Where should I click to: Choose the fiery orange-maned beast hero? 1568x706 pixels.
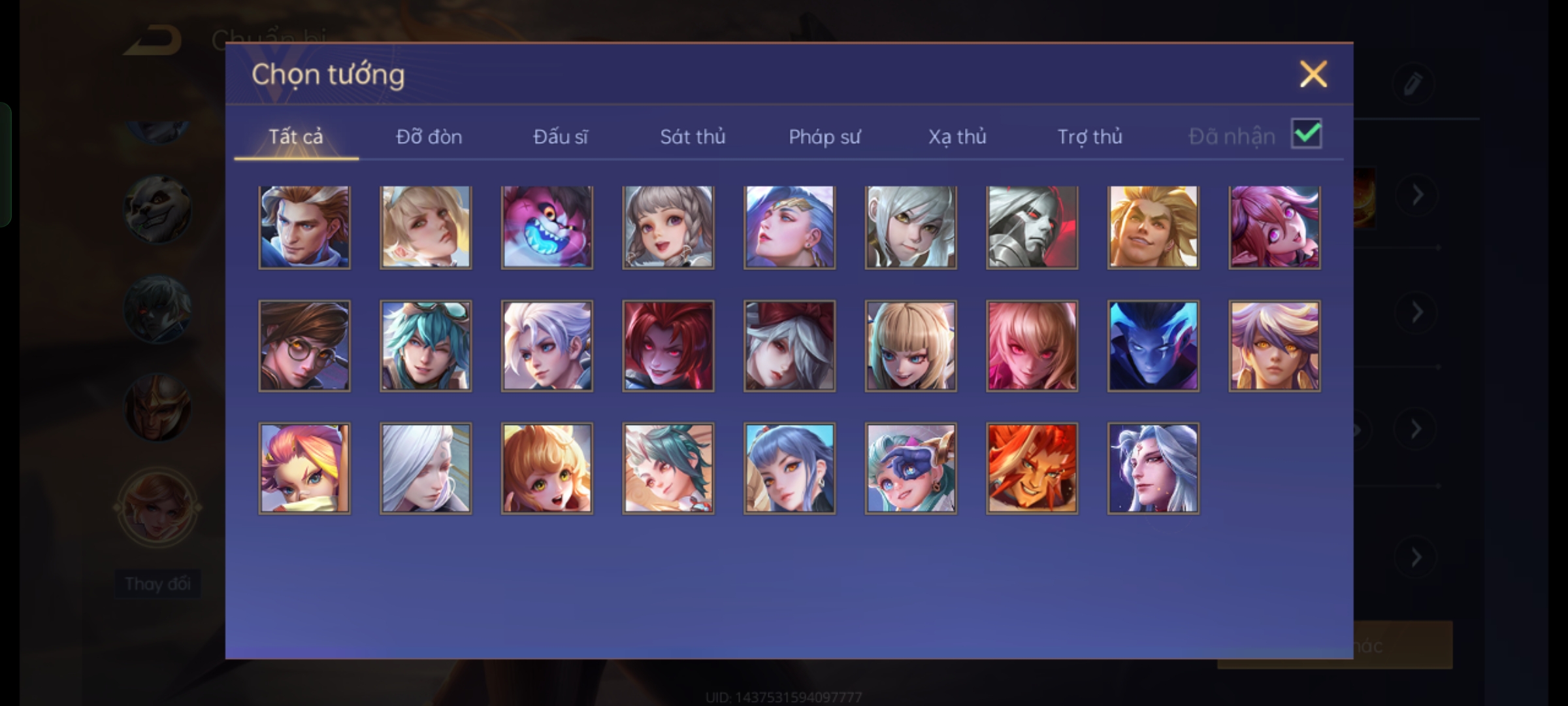(x=1032, y=468)
